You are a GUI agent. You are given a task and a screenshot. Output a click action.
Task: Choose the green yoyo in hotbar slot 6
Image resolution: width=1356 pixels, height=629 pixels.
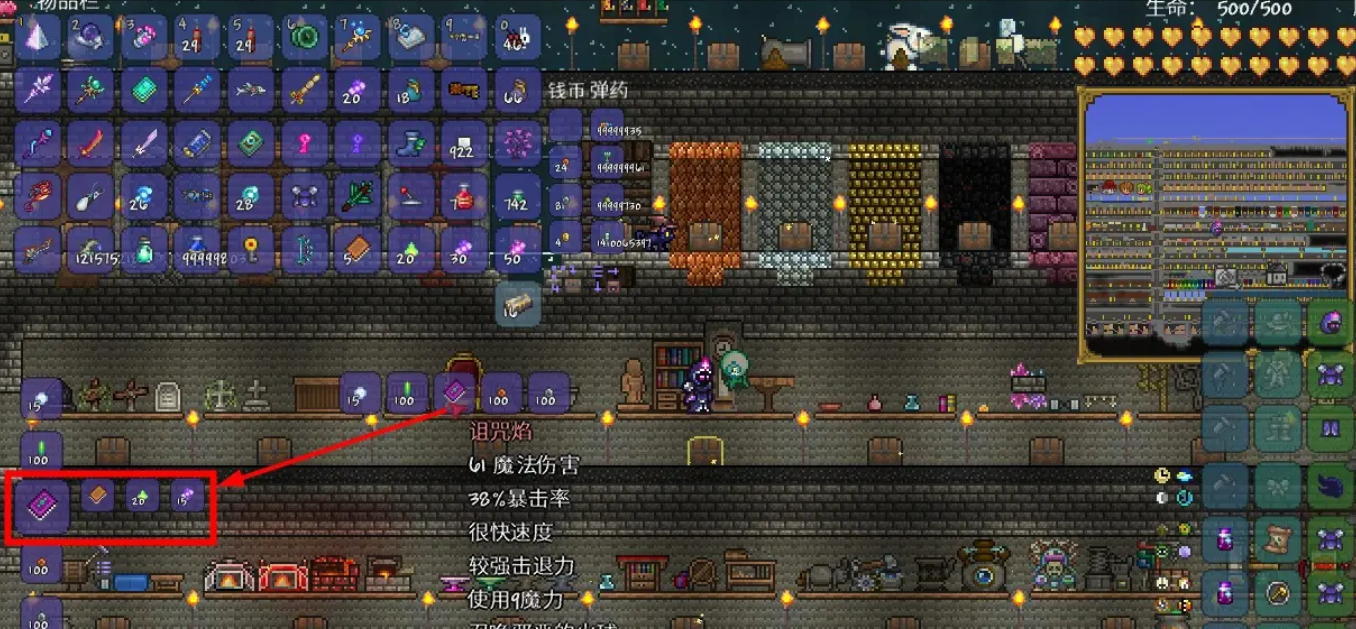[304, 36]
